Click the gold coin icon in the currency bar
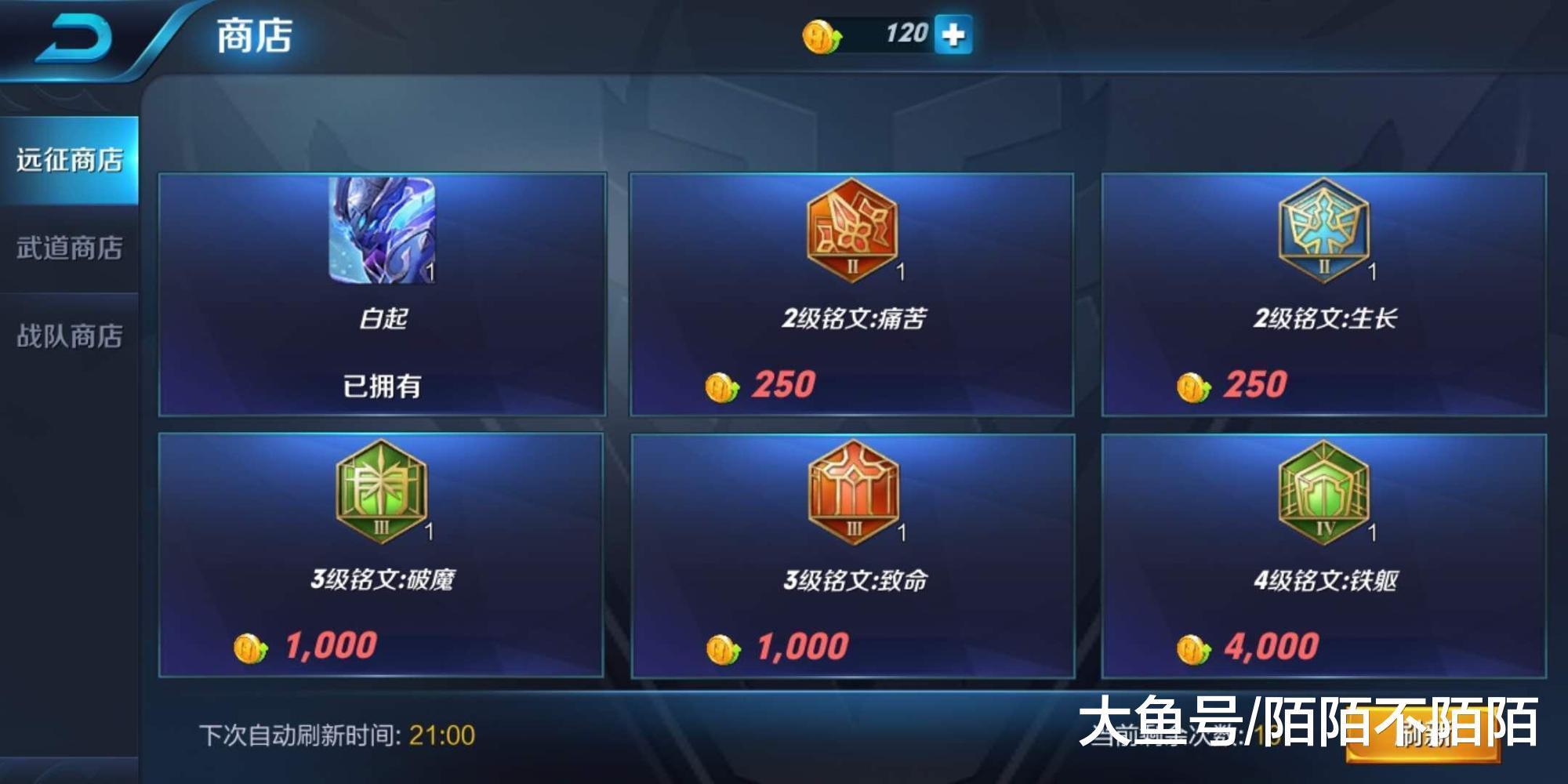Viewport: 1568px width, 784px height. (821, 34)
